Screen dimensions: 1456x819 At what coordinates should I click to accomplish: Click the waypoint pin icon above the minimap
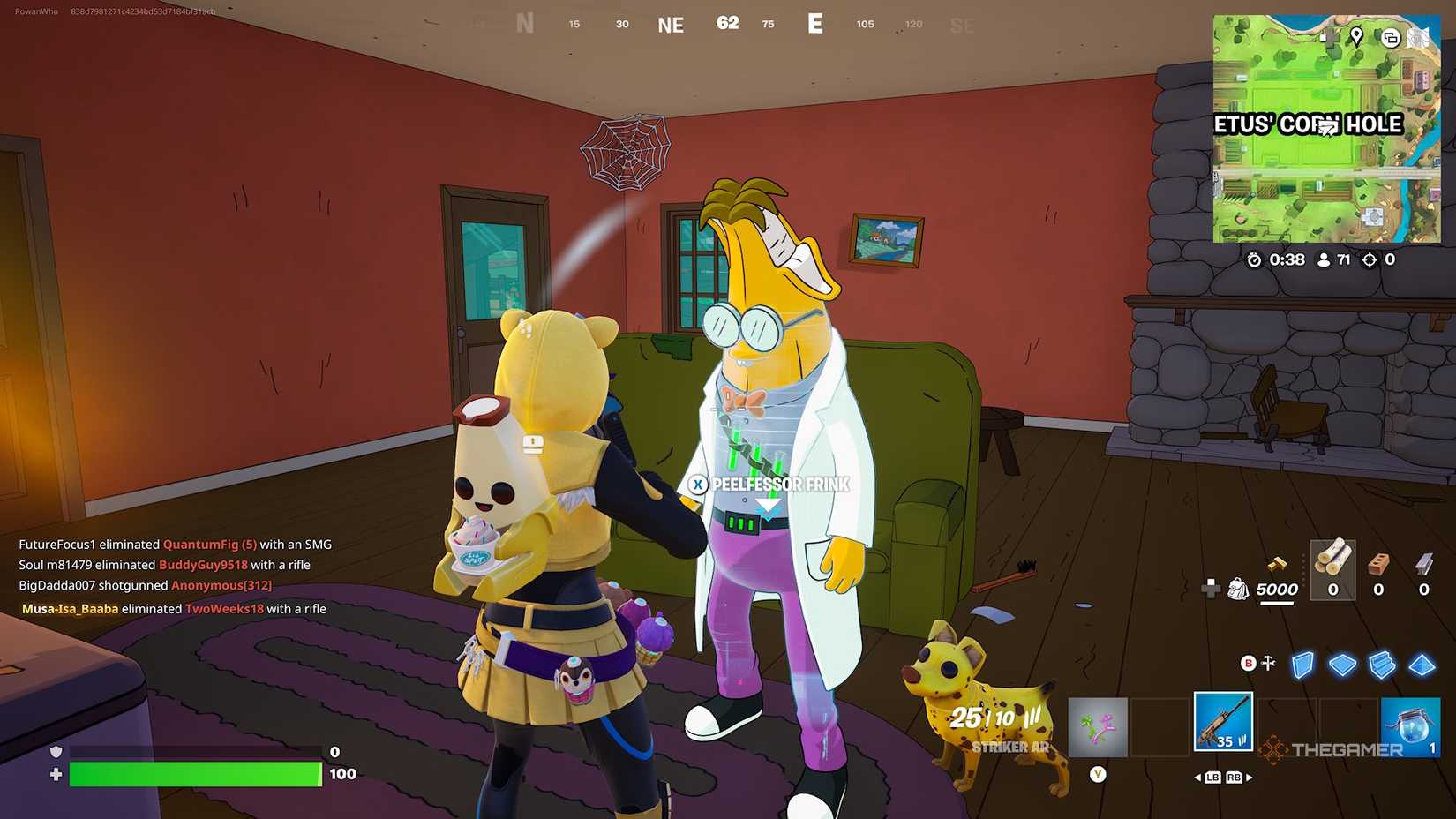1355,37
